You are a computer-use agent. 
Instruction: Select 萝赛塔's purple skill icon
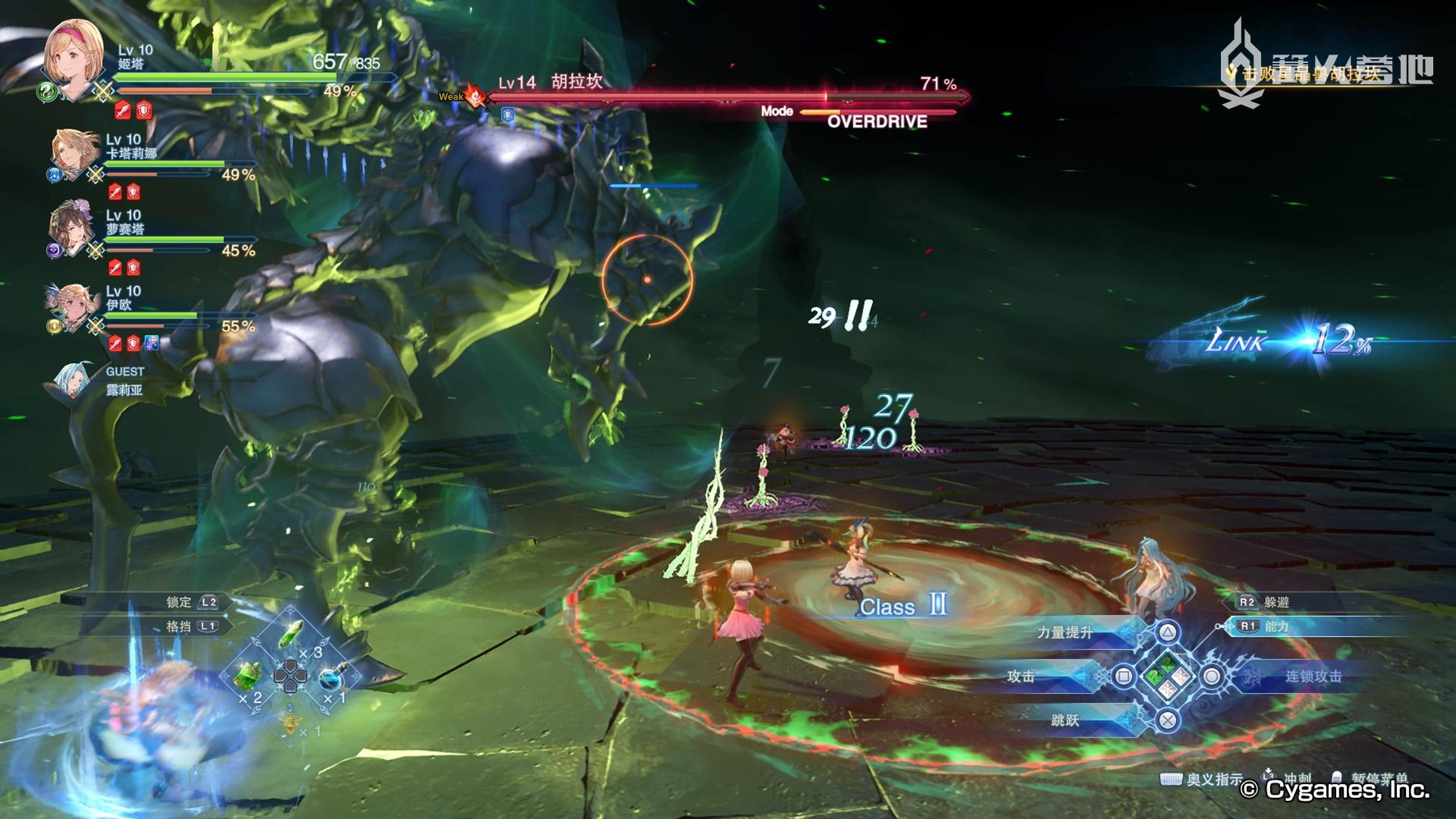(53, 249)
